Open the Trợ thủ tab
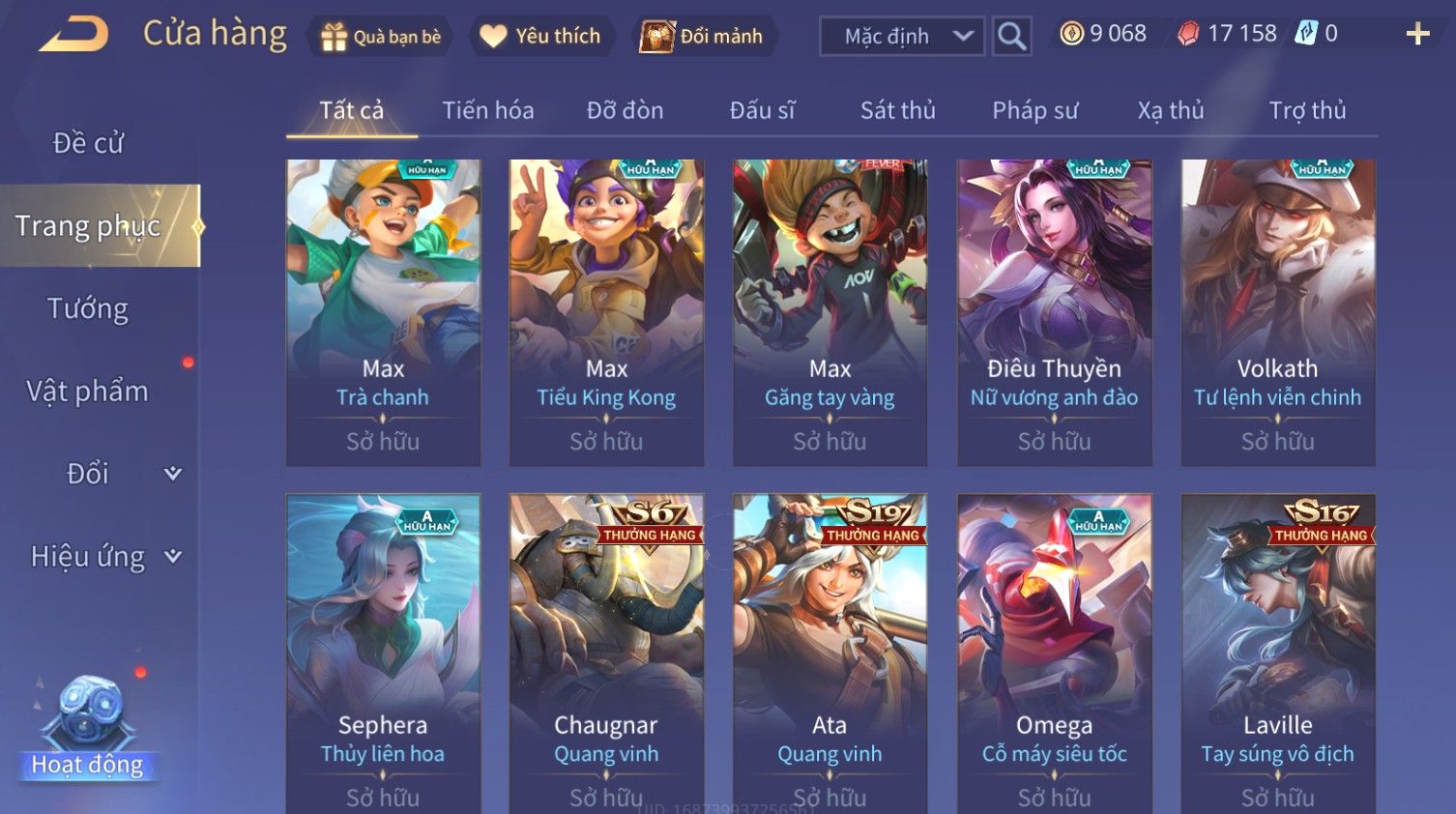 (1307, 110)
